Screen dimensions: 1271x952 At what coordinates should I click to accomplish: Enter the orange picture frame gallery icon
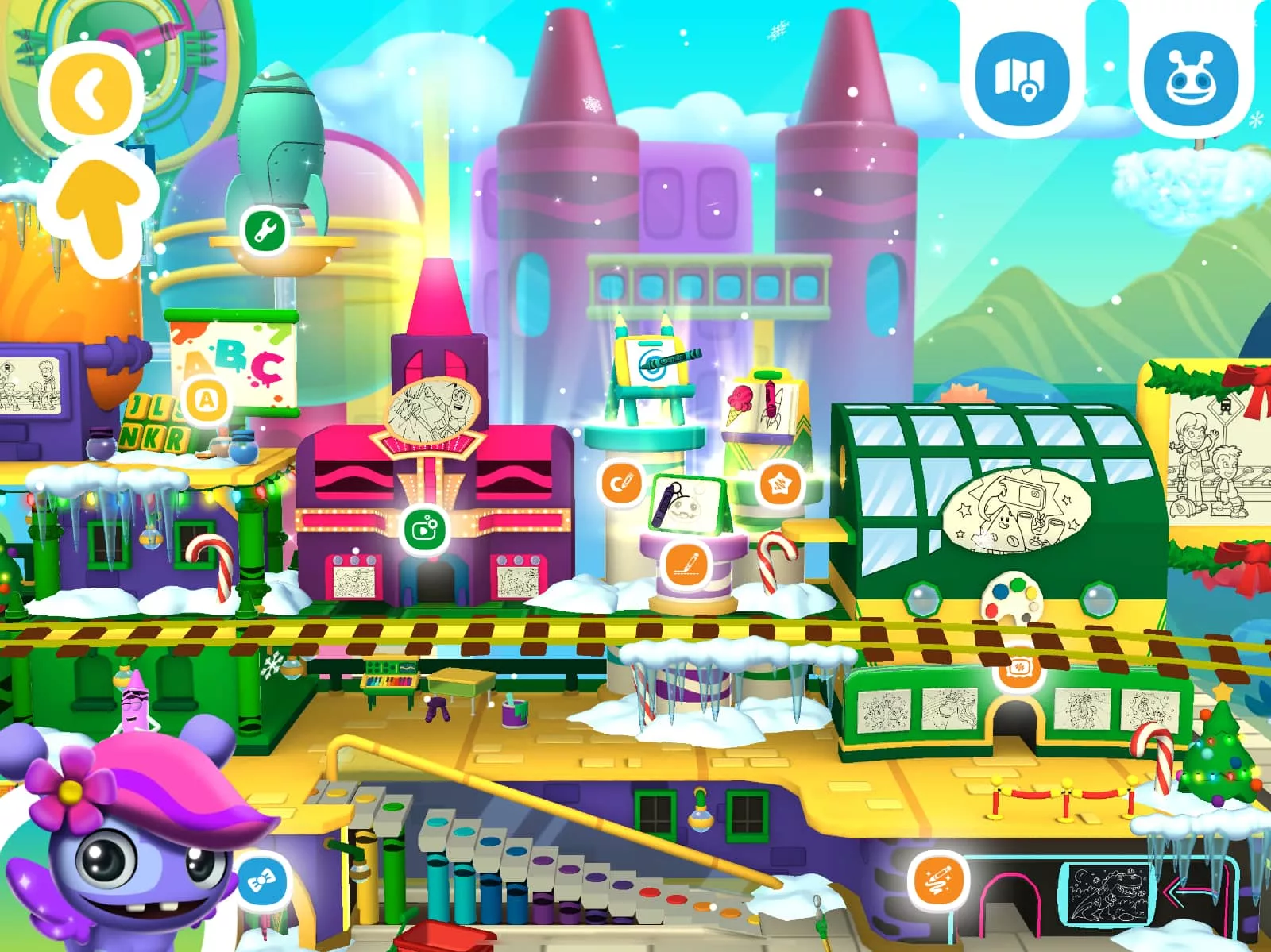[x=1014, y=669]
